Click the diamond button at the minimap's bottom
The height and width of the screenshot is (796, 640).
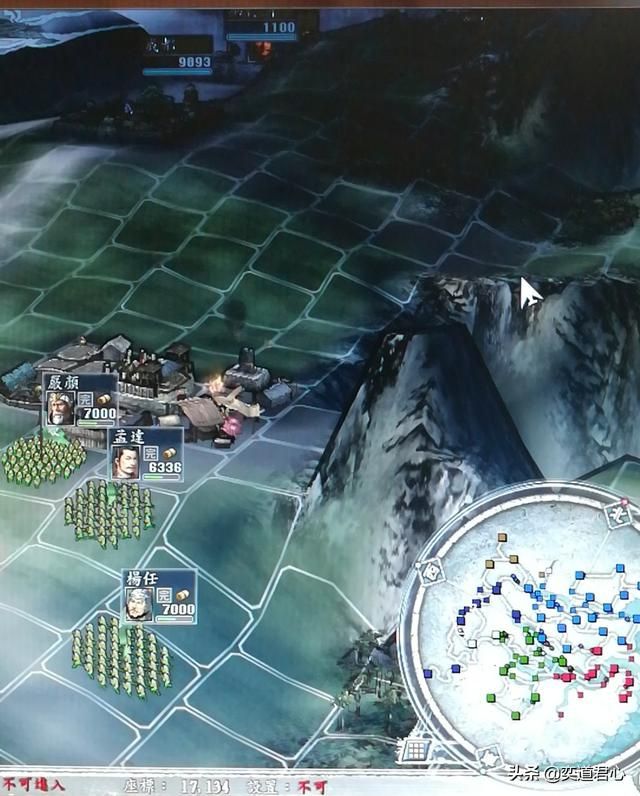pos(489,757)
